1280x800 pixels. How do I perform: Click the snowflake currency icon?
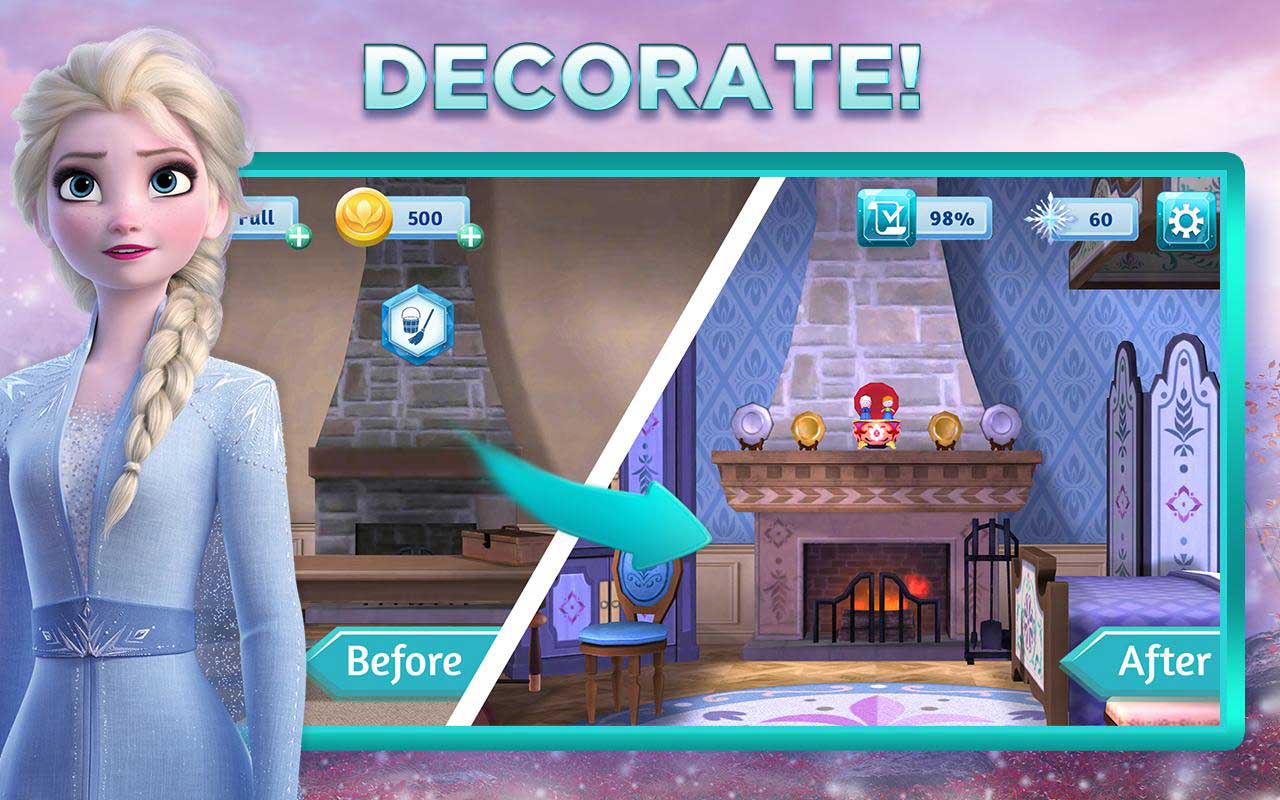point(1052,220)
